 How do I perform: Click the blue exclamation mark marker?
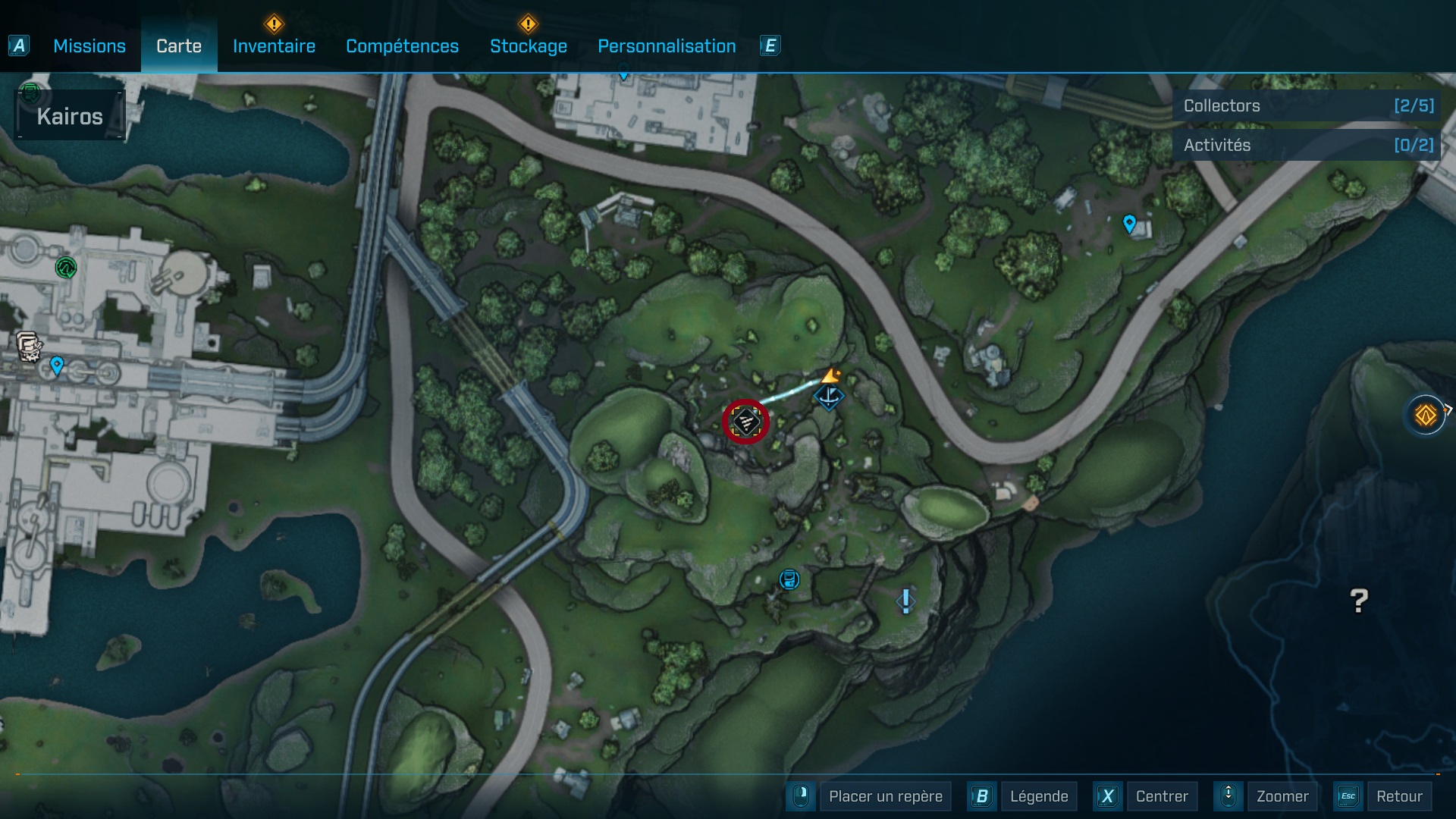(905, 601)
